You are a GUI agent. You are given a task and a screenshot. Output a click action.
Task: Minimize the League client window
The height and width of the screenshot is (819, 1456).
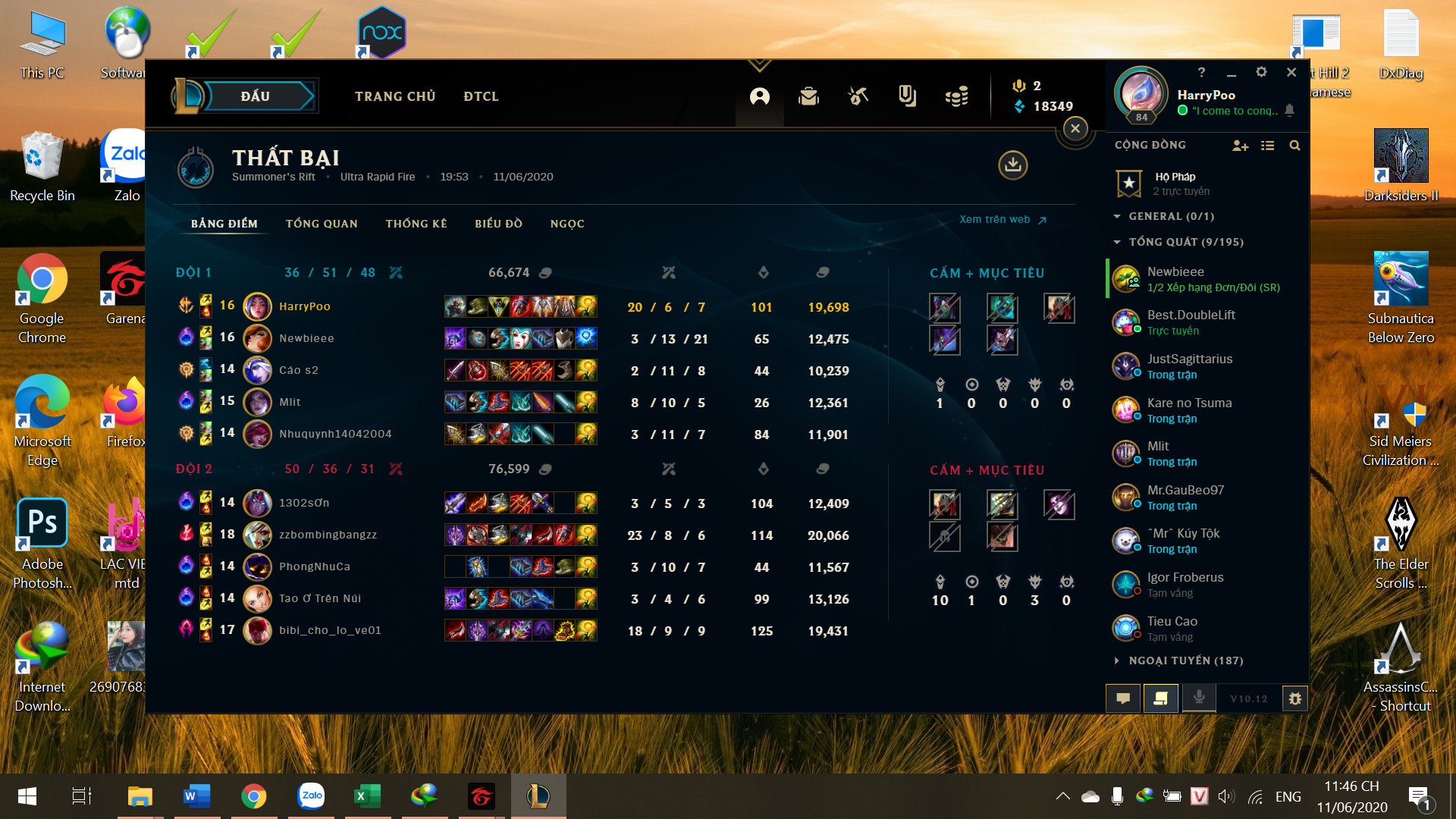[x=1232, y=73]
